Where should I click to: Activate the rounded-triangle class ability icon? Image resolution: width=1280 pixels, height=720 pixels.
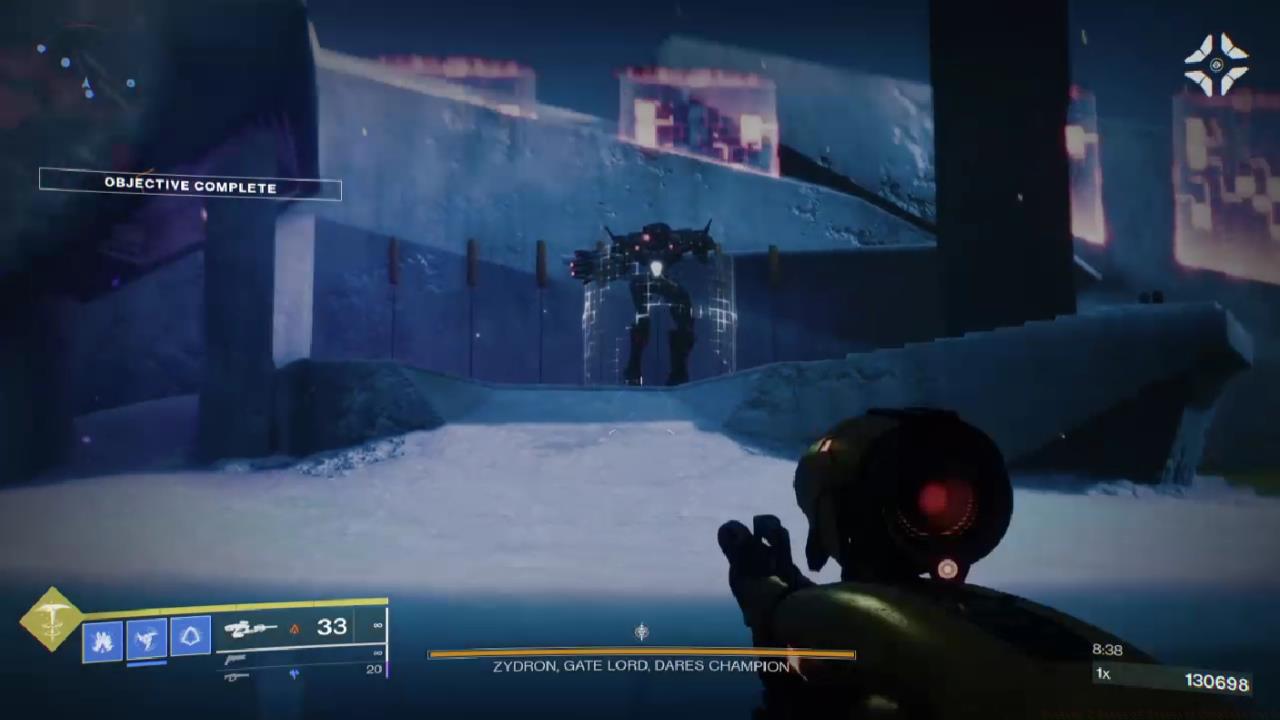190,635
